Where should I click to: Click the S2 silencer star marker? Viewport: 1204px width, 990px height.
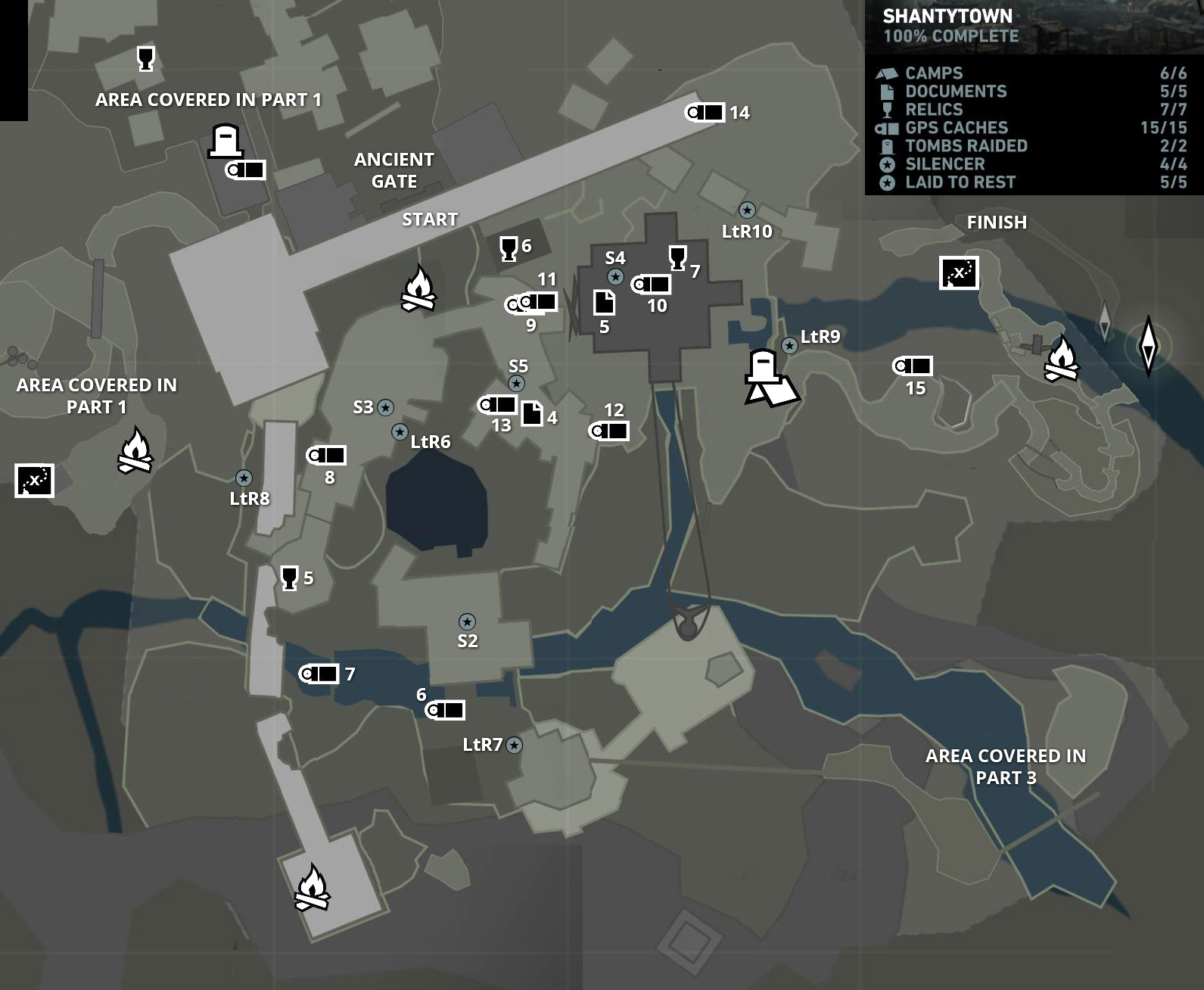467,622
